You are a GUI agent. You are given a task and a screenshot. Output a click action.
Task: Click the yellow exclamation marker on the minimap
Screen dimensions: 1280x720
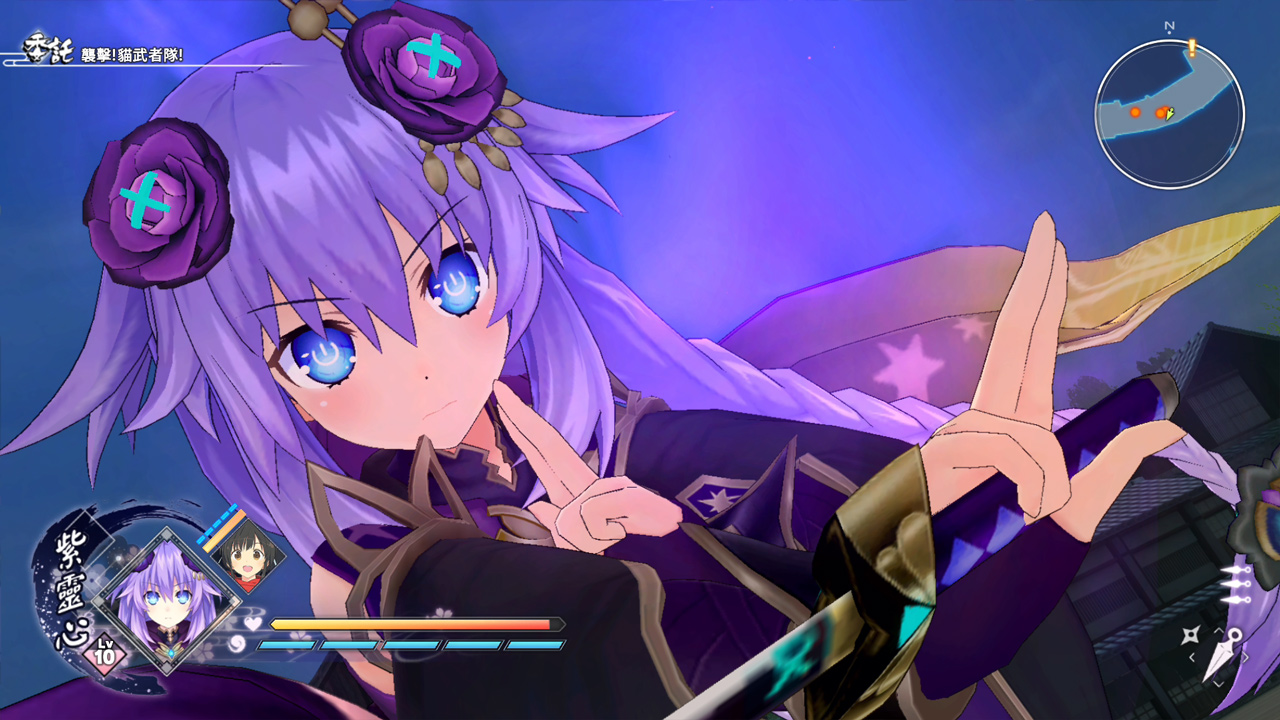1192,47
